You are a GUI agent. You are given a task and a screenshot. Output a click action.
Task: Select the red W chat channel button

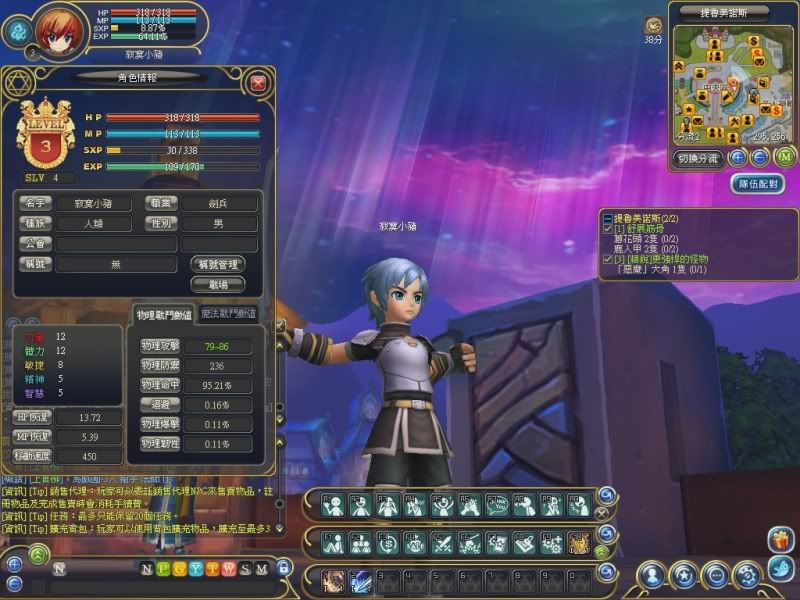228,569
